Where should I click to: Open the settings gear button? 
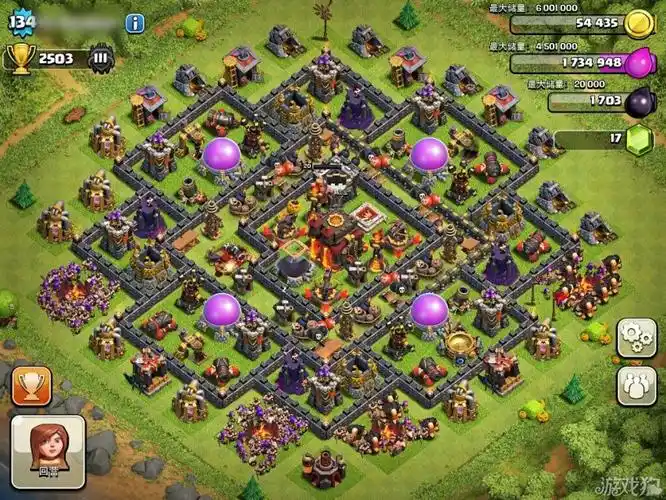(x=636, y=337)
